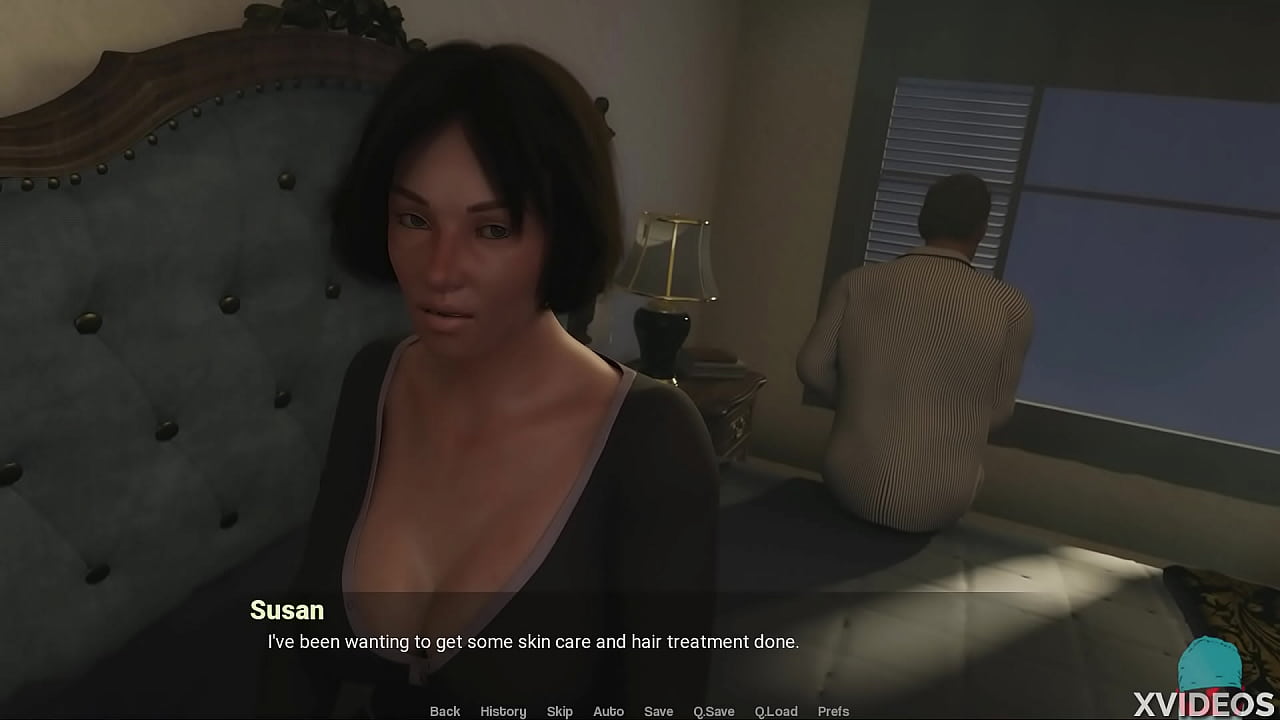Select Q.Save to quicksave the game
The height and width of the screenshot is (720, 1280).
(x=713, y=711)
